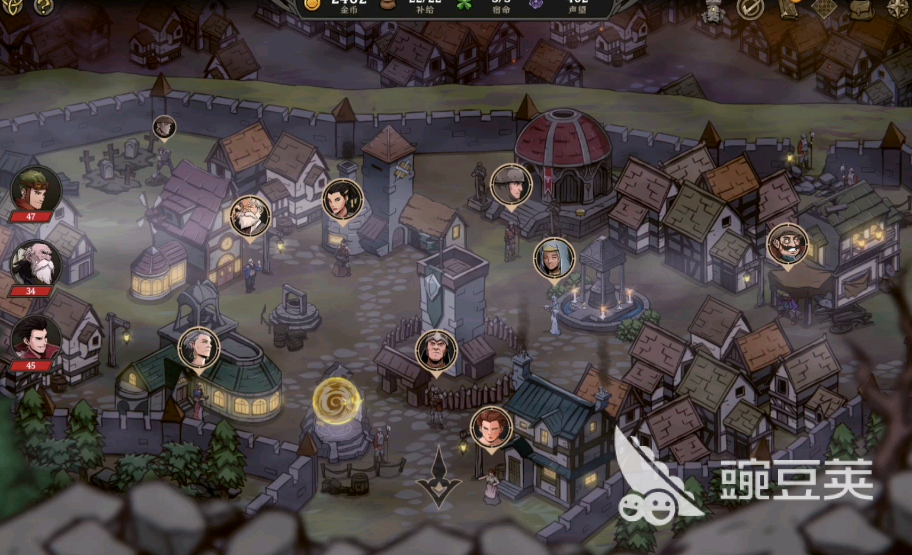Select the green-bandana hero portrait with 47

[35, 190]
